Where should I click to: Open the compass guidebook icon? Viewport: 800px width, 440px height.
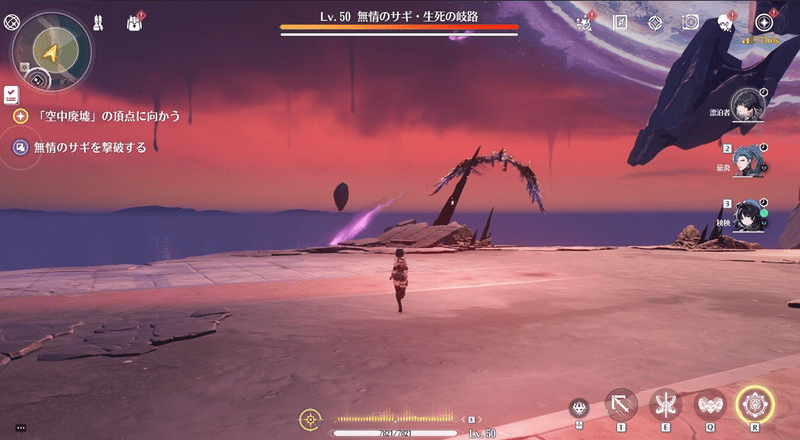click(x=619, y=21)
